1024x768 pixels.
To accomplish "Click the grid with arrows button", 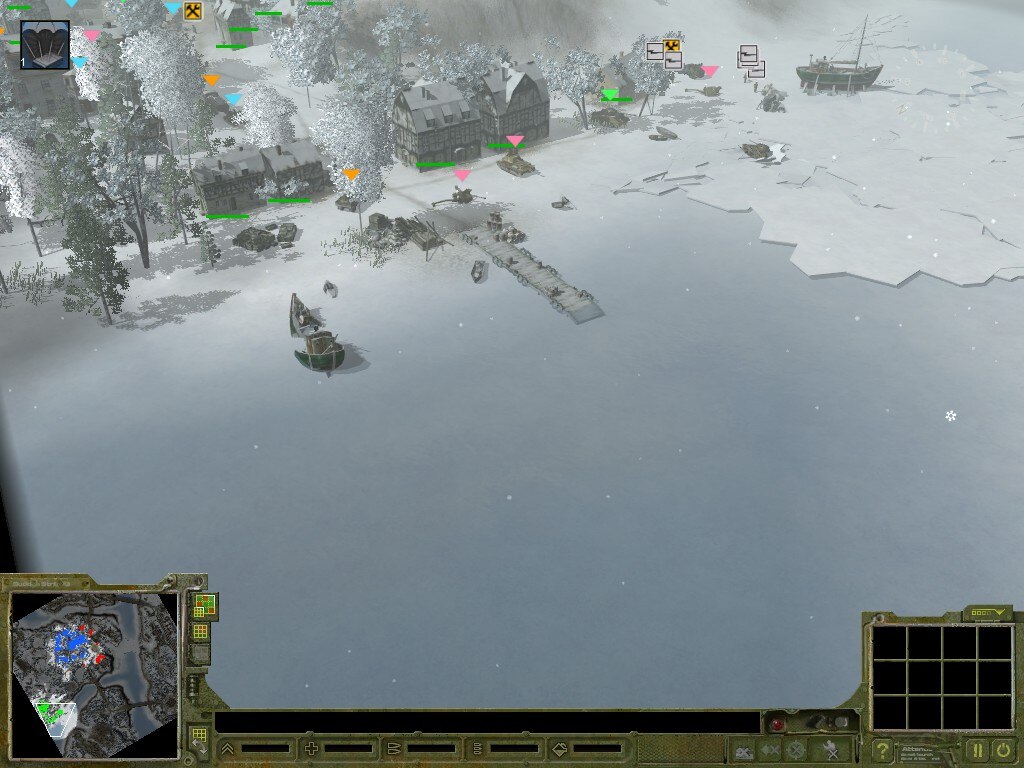I will (198, 740).
